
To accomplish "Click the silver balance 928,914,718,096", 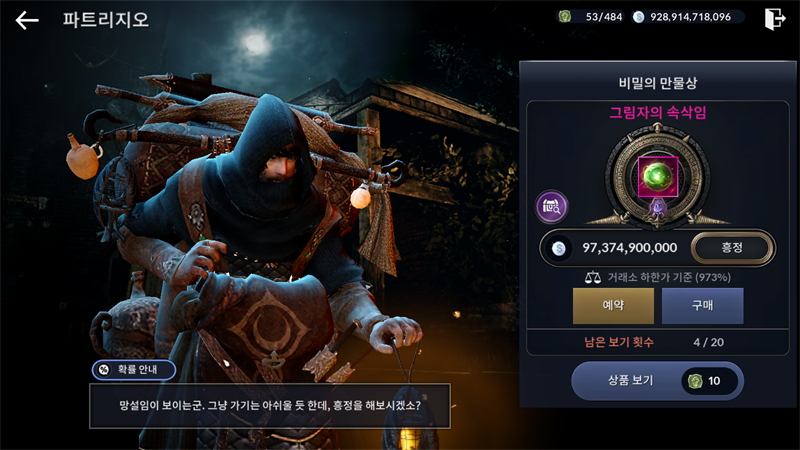I will 683,17.
